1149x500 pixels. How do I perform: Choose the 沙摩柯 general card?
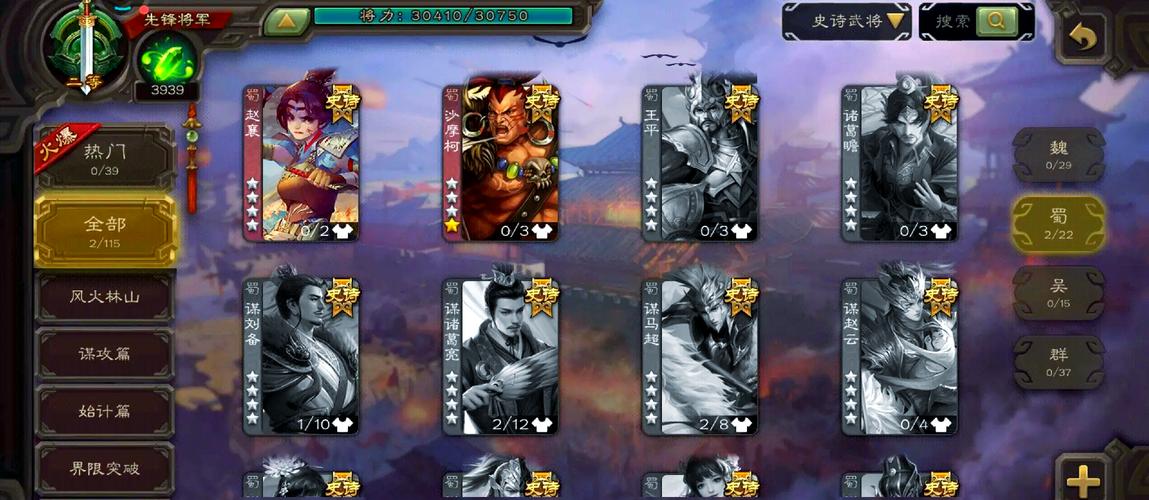click(501, 163)
